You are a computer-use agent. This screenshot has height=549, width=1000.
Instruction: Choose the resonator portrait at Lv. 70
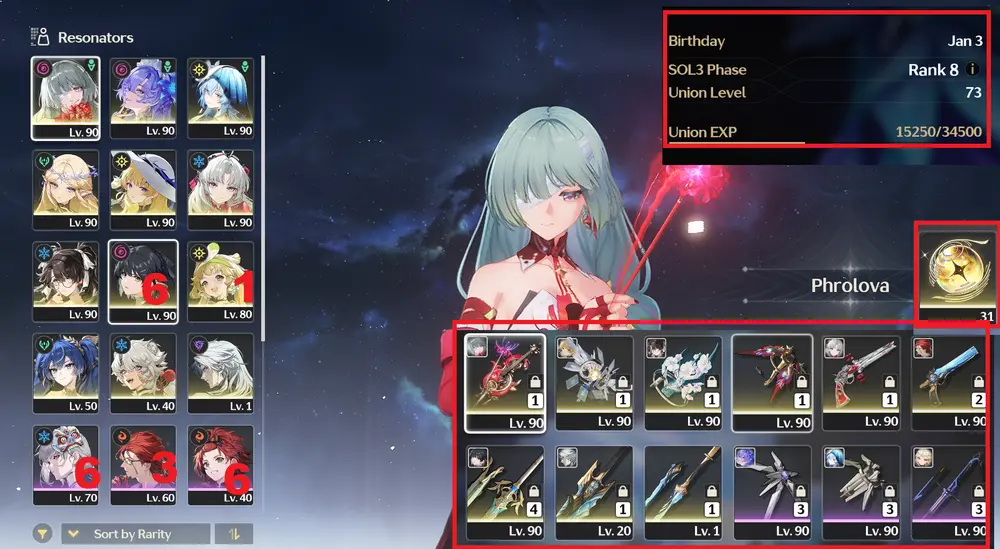[66, 466]
